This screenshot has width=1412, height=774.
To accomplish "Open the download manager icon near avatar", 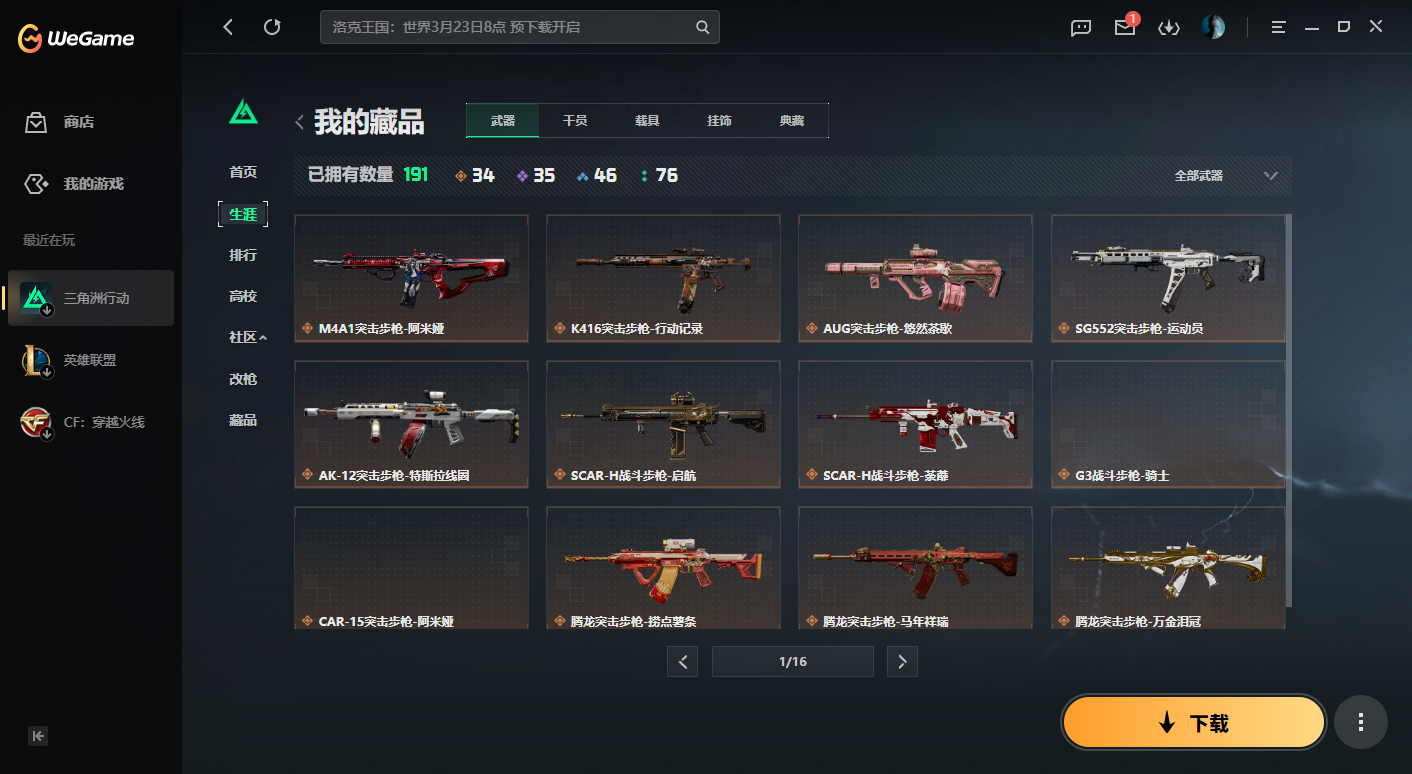I will 1168,27.
